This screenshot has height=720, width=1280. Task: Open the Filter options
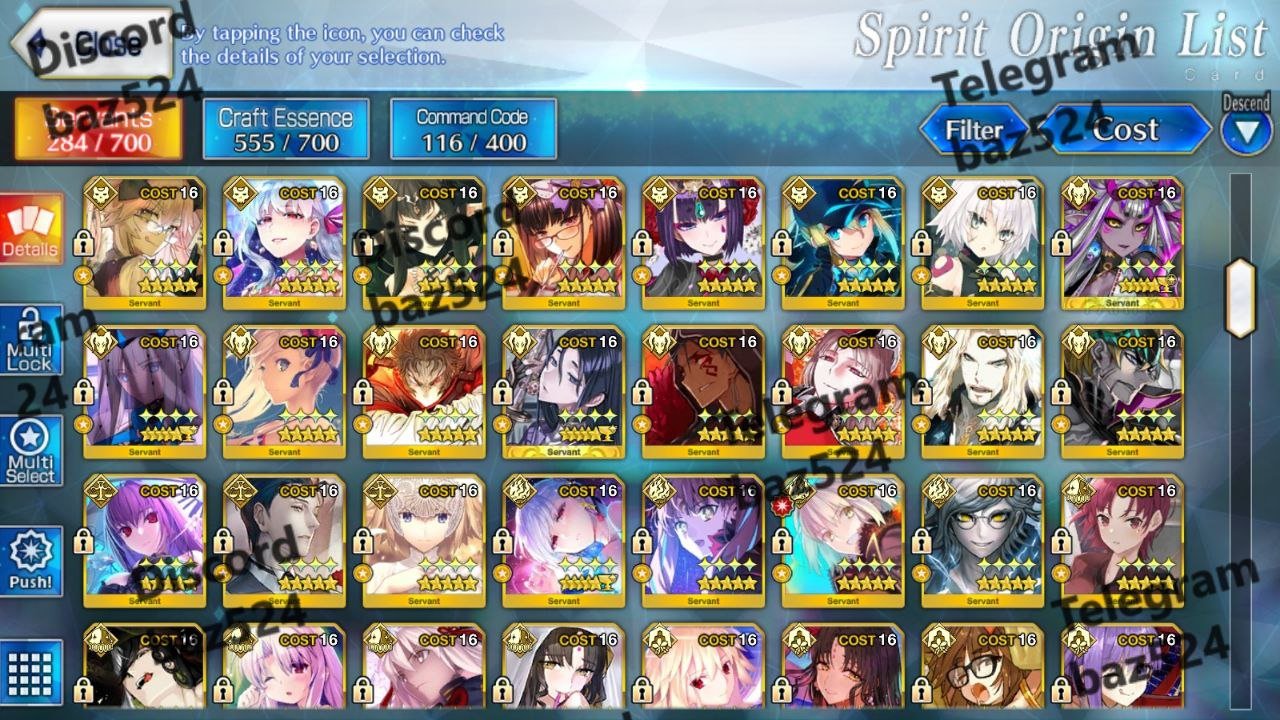[973, 130]
